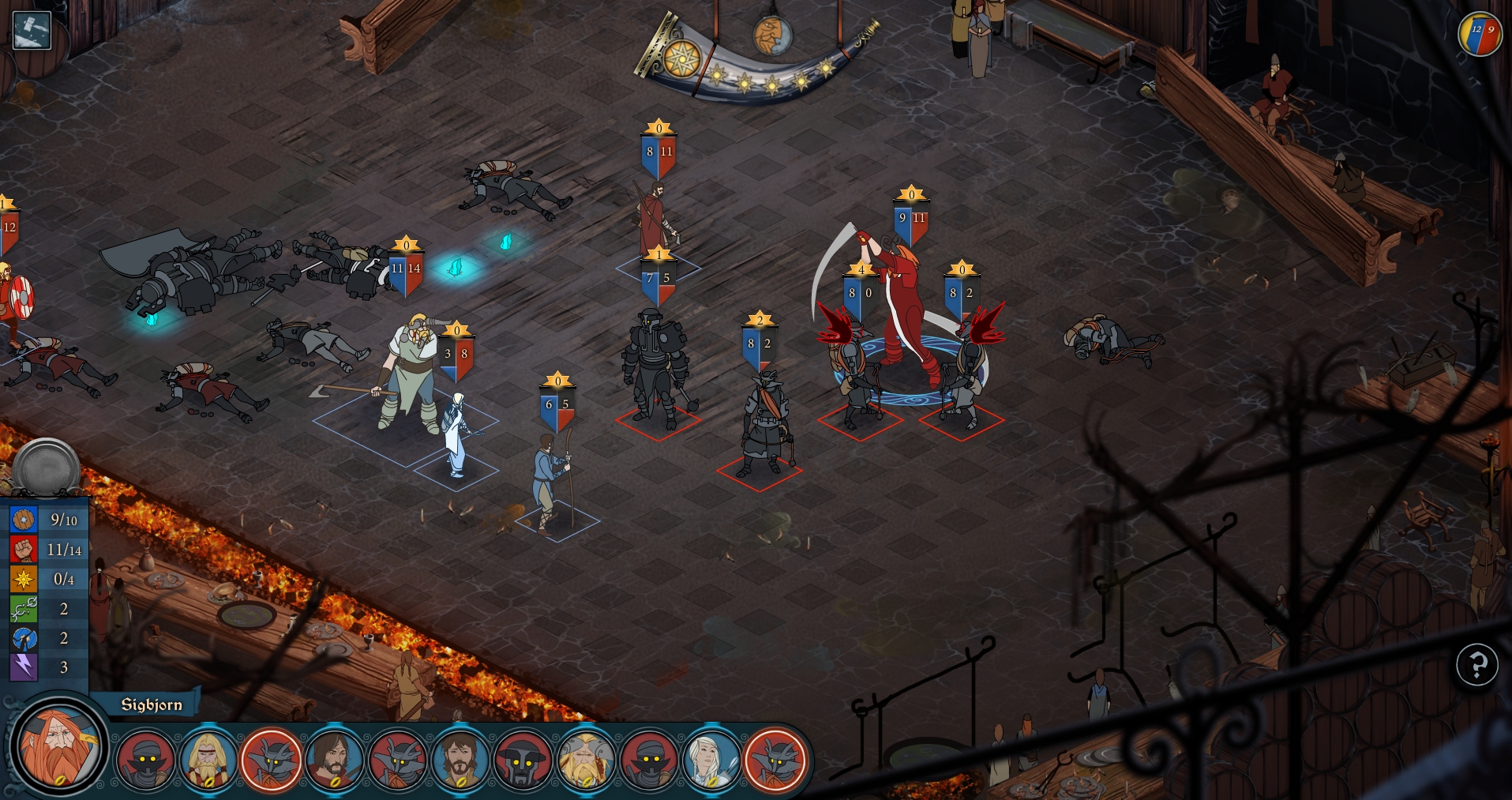The width and height of the screenshot is (1512, 800).
Task: Click the red fist strength icon in sidebar
Action: 22,550
